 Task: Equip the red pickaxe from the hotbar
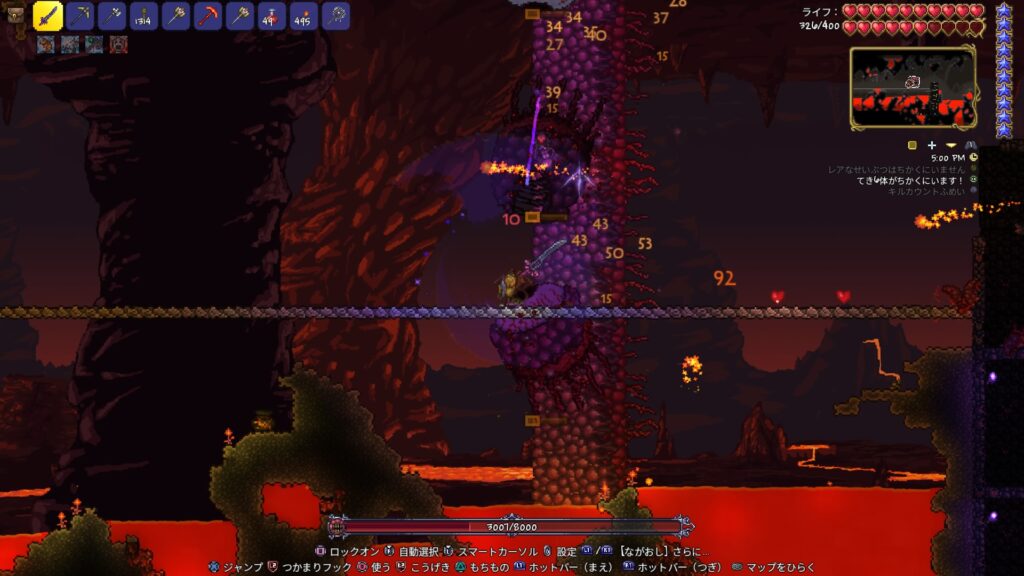click(x=208, y=15)
